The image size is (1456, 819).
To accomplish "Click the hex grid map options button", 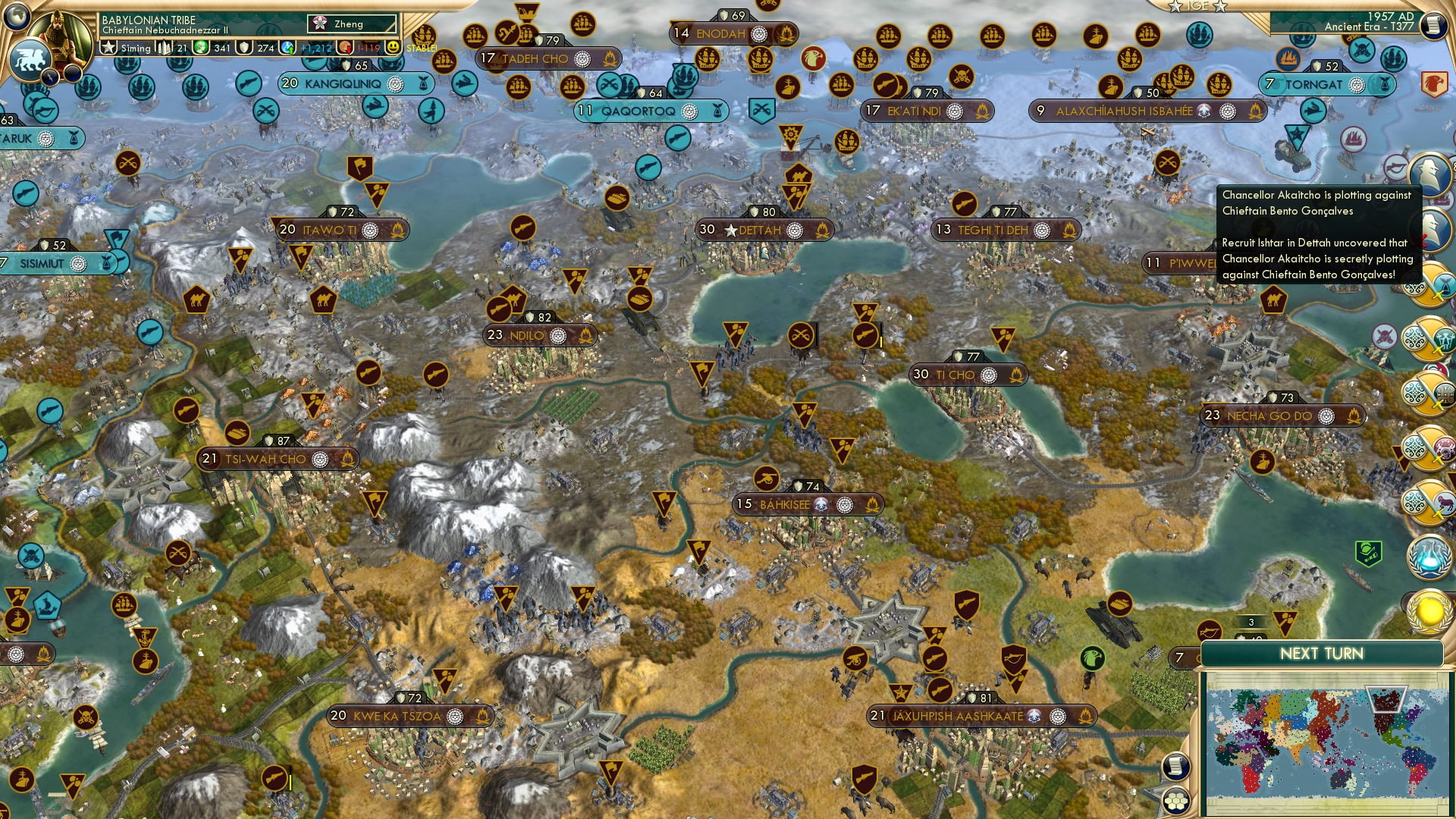I will pos(1176,801).
